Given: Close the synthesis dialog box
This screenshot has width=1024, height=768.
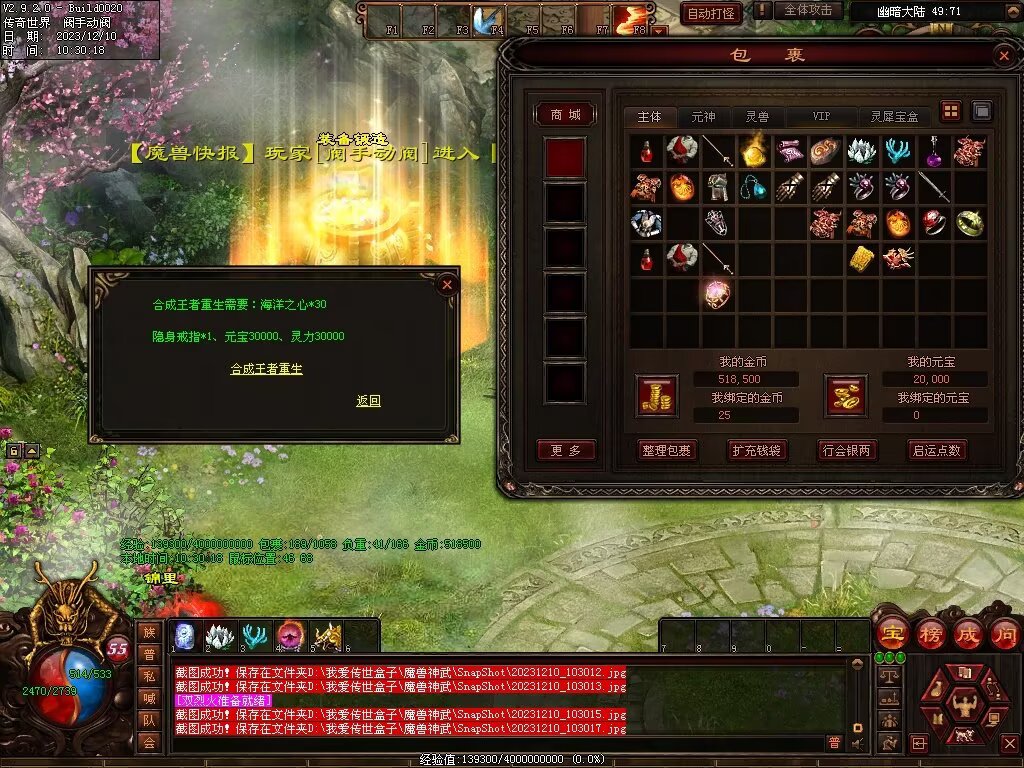Looking at the screenshot, I should click(447, 284).
